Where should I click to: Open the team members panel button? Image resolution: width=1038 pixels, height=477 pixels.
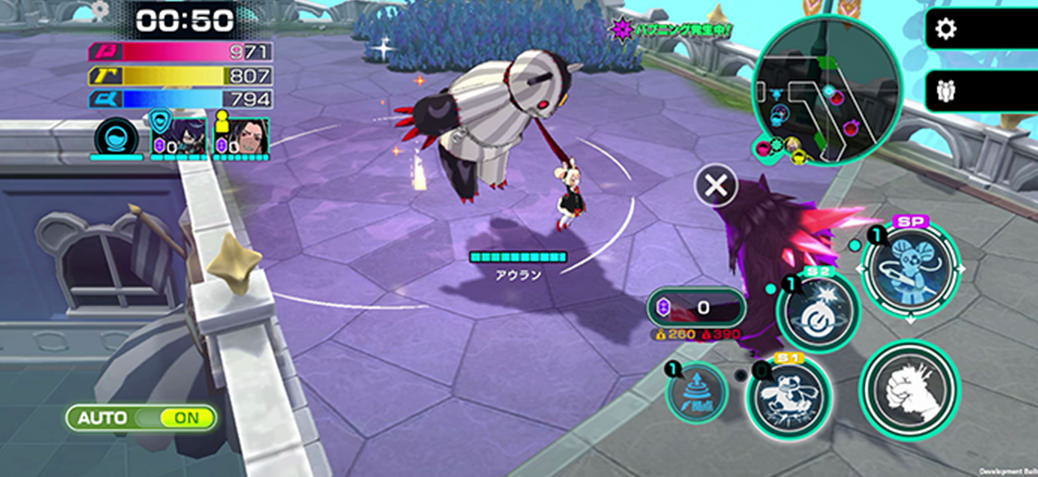(x=945, y=92)
